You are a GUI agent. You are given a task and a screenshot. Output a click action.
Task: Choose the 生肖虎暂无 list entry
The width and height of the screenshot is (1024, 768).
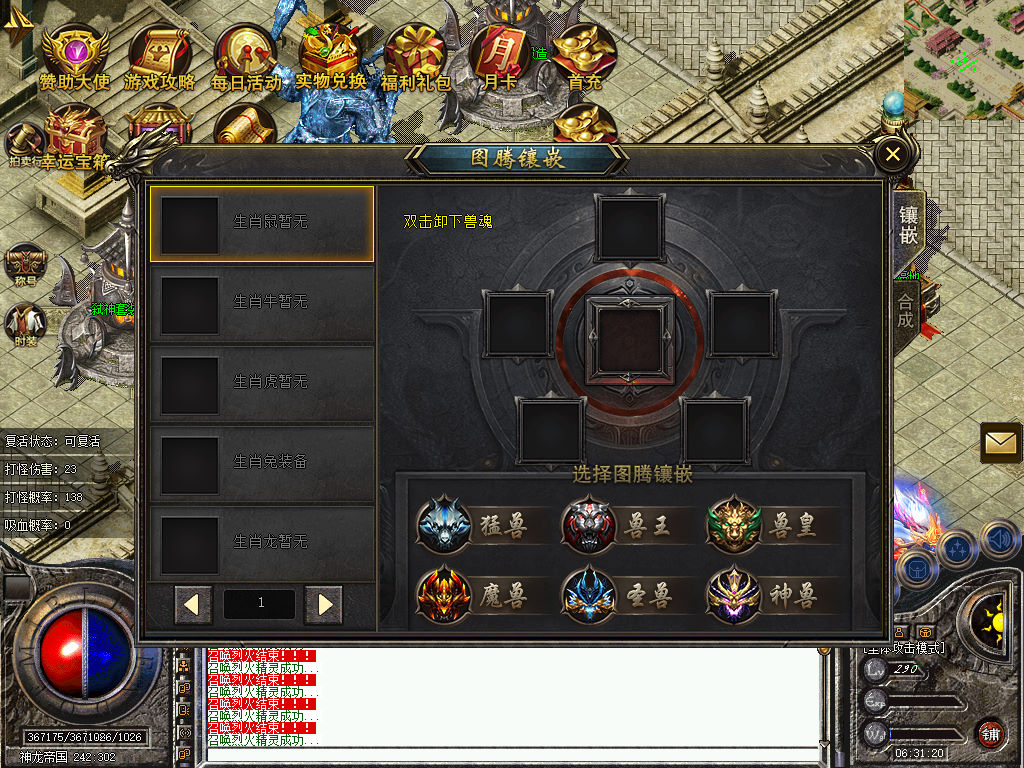click(x=262, y=383)
